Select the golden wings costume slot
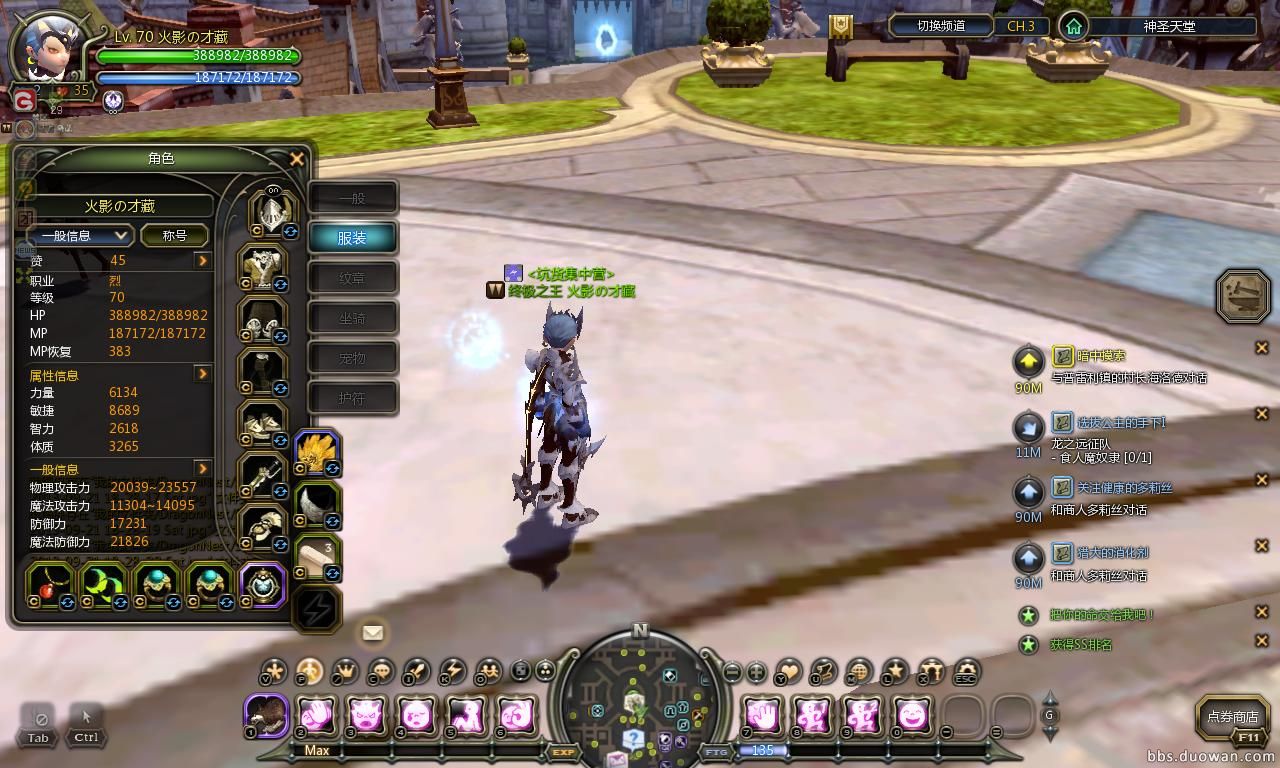 point(317,452)
